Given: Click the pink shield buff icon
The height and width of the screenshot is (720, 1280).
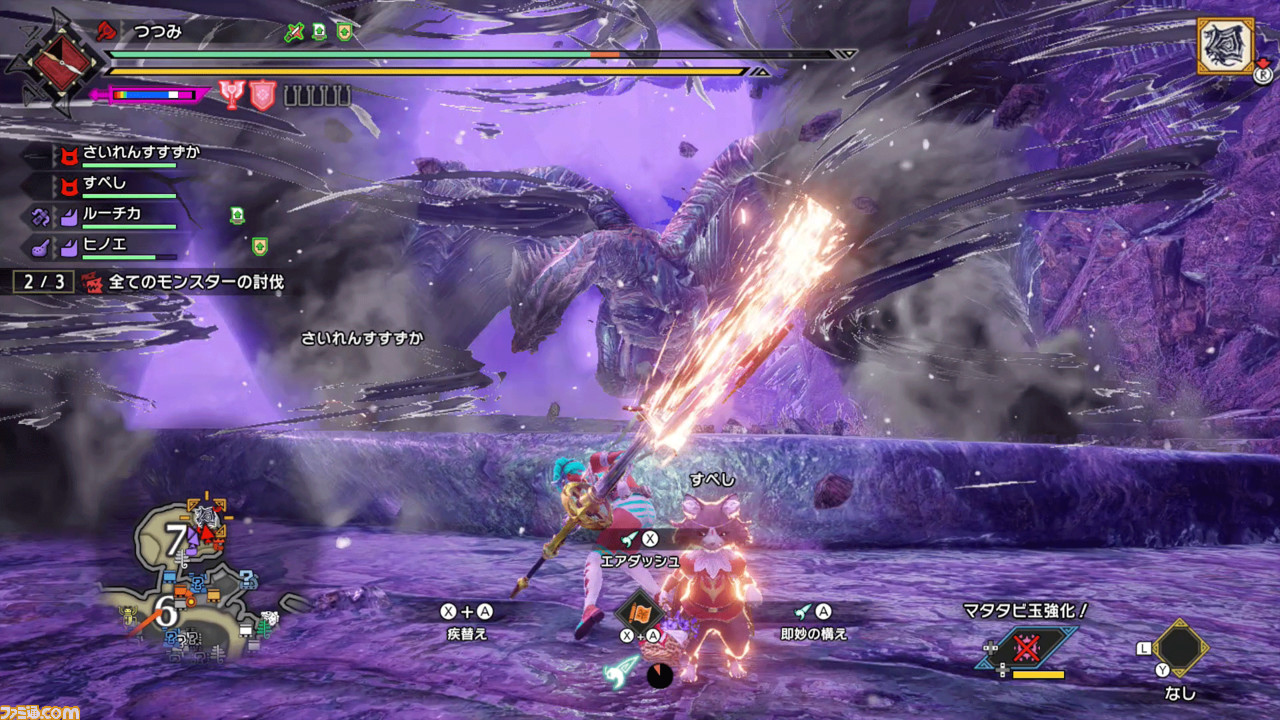Looking at the screenshot, I should pos(262,95).
